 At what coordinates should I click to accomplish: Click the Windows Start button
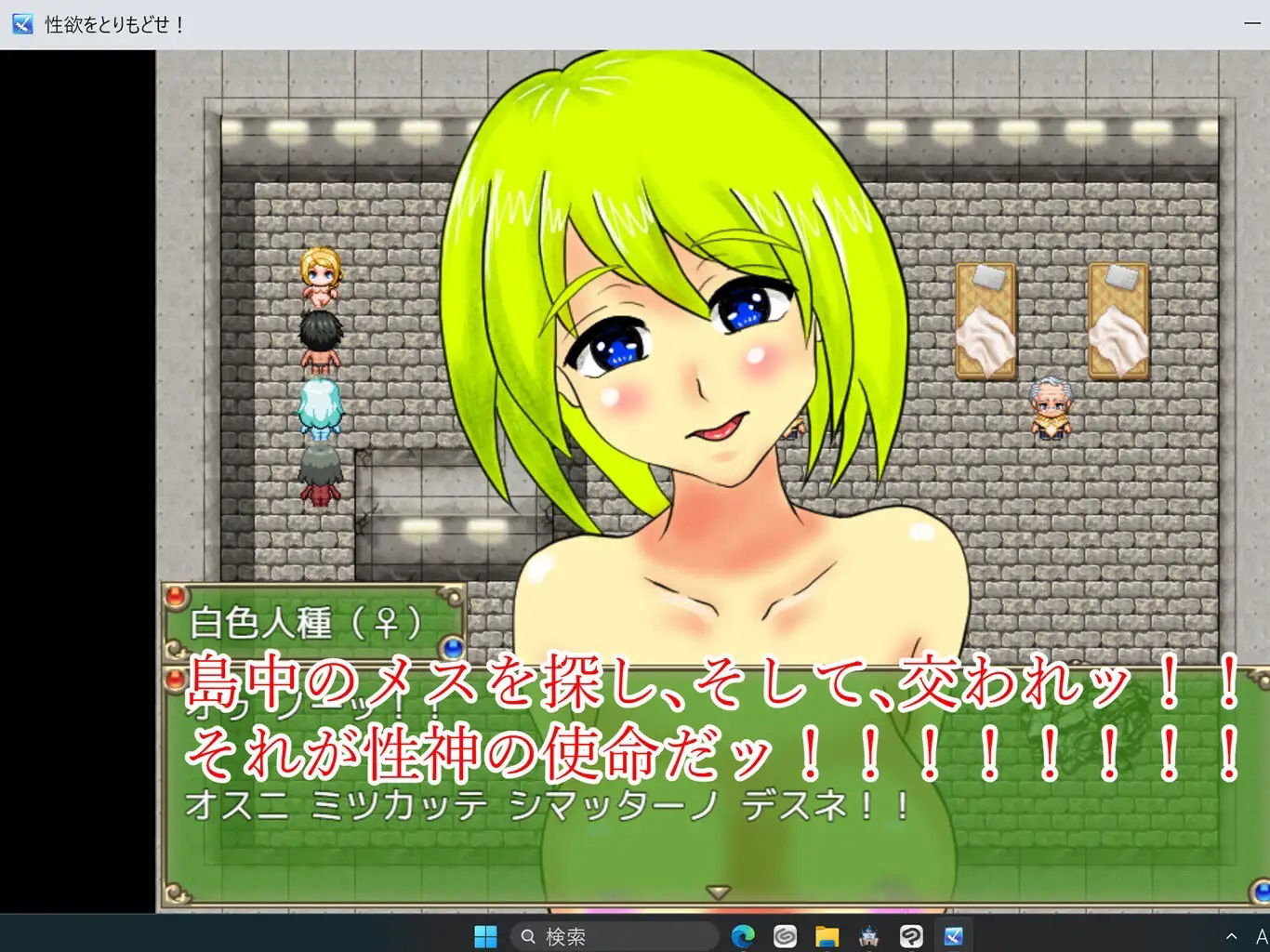486,937
